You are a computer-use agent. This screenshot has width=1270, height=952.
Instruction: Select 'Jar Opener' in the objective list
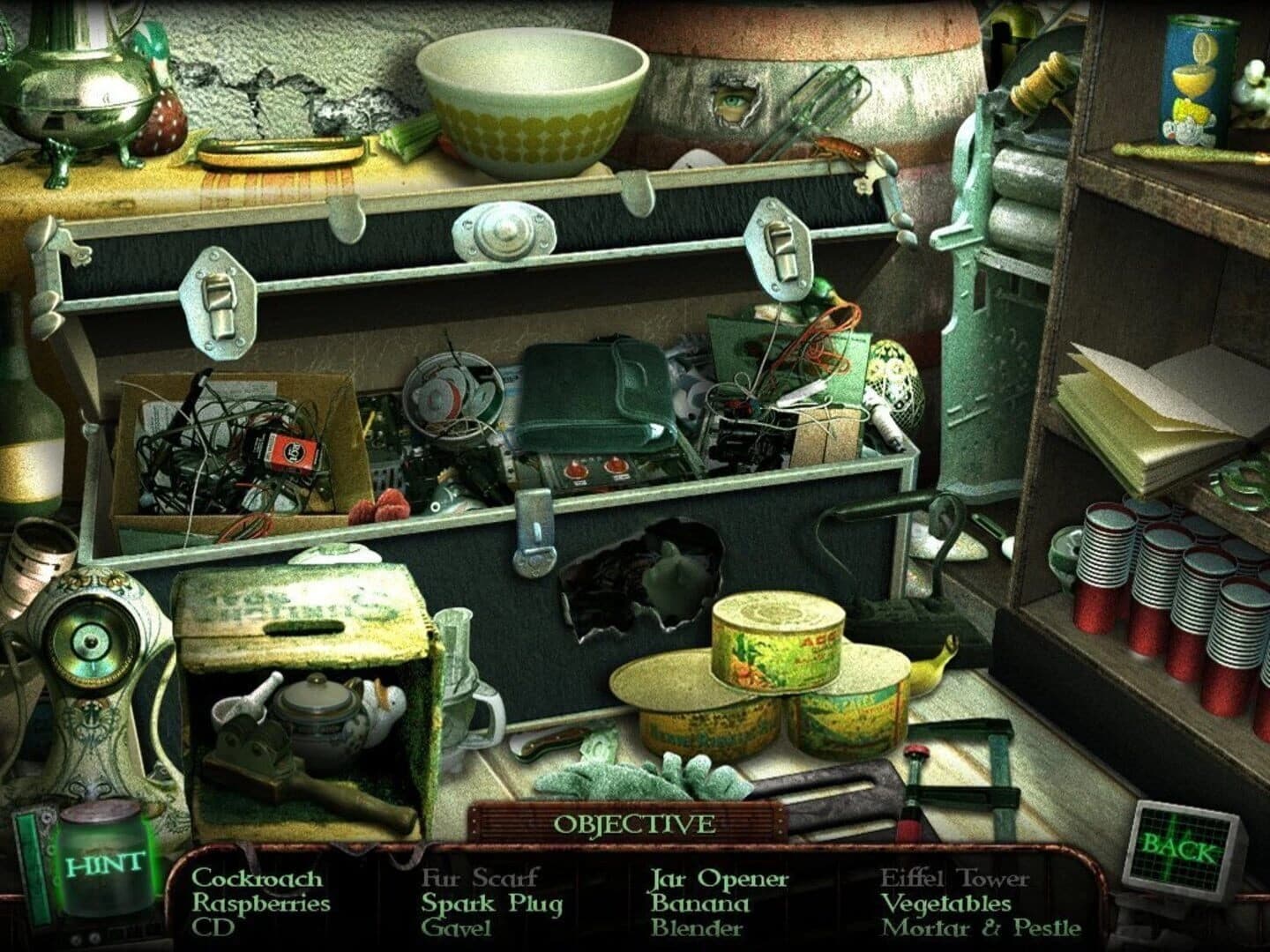[x=719, y=880]
